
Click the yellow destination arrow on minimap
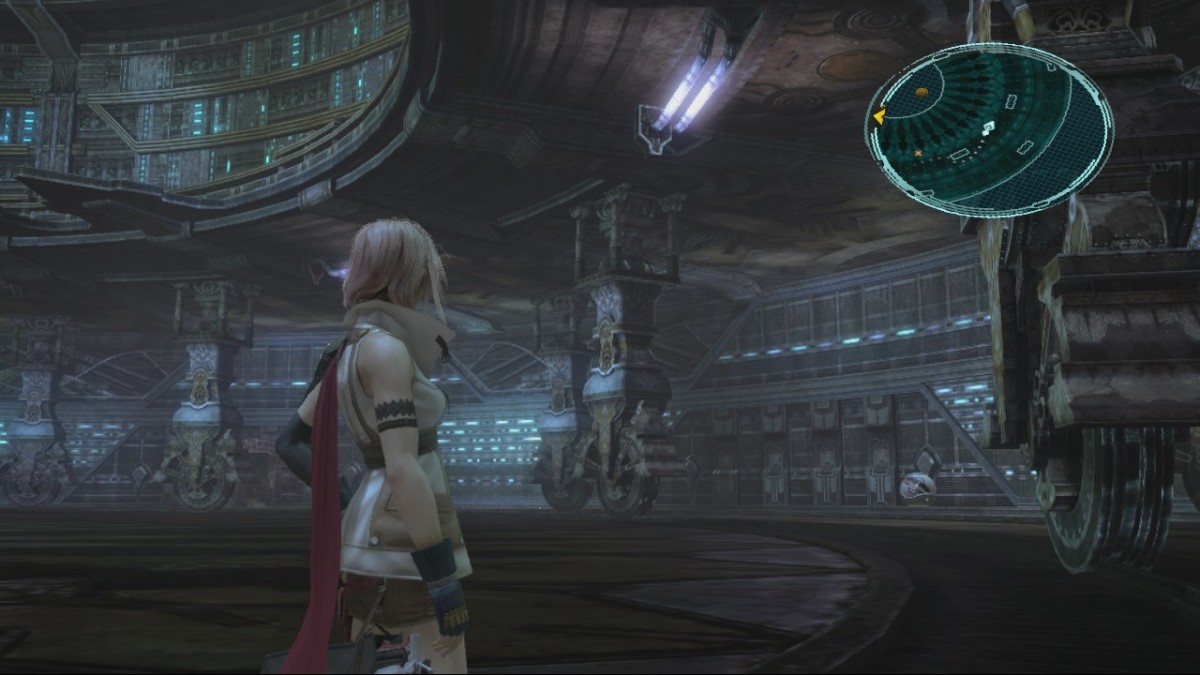[878, 117]
